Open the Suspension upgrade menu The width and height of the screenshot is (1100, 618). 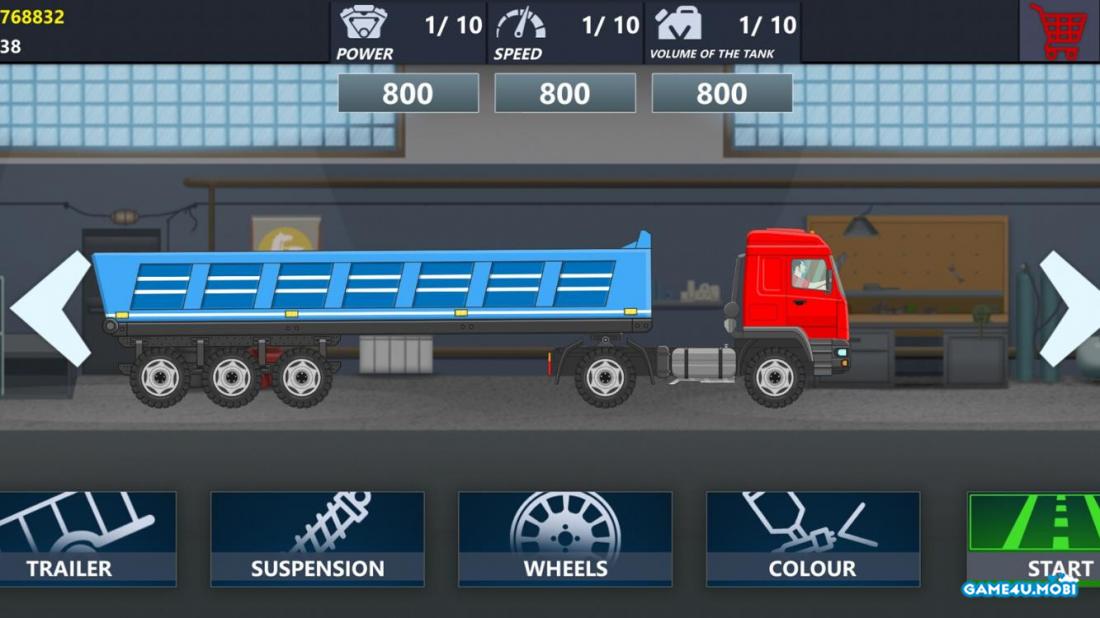pos(317,538)
